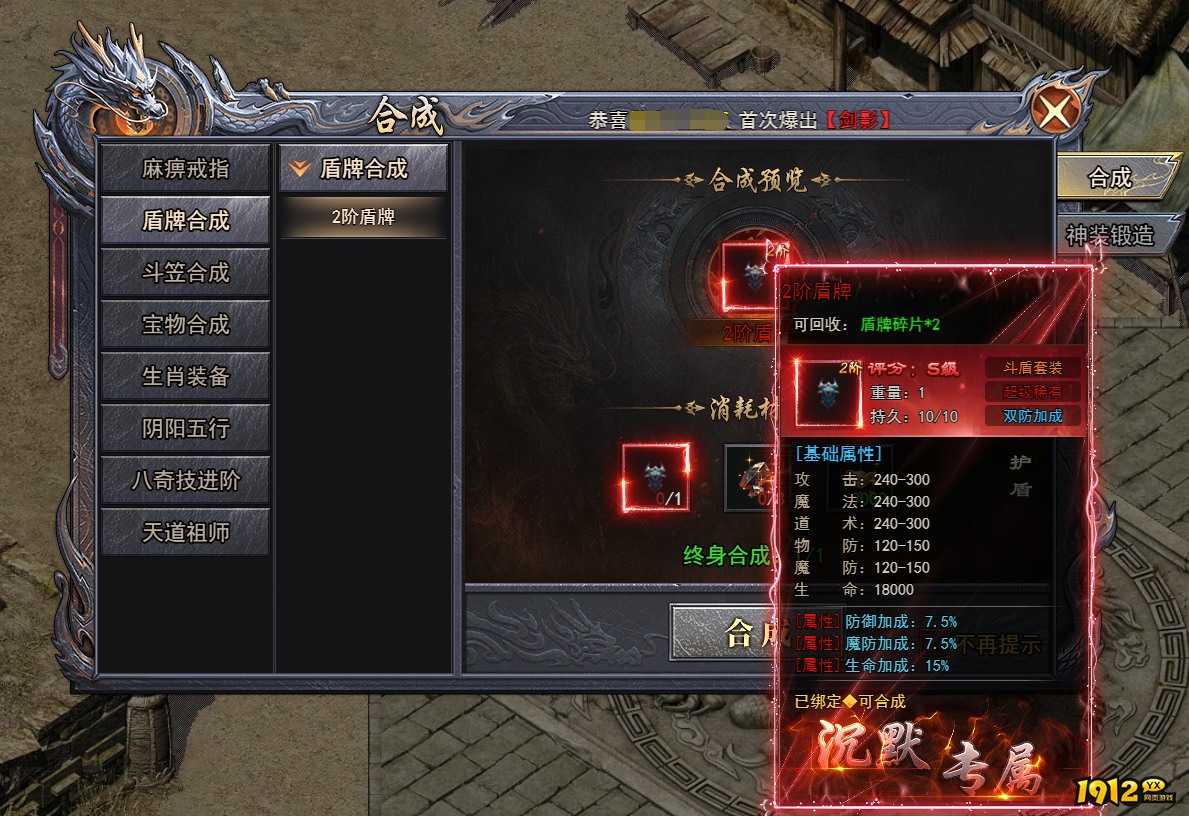Viewport: 1189px width, 816px height.
Task: Open the 八奇技进阶 category
Action: pyautogui.click(x=185, y=481)
